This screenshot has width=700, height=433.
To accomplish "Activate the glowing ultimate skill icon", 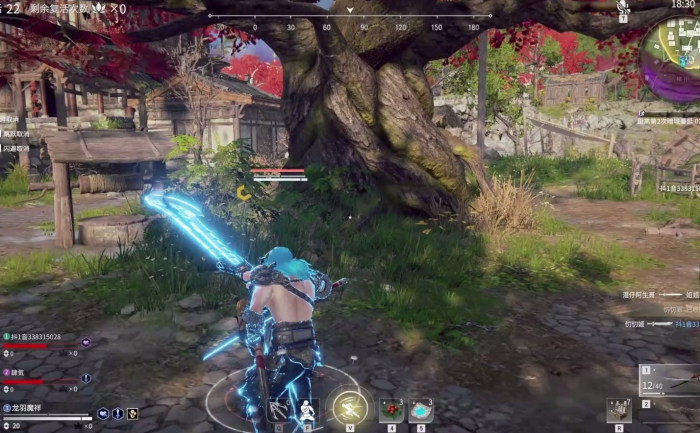I will click(x=350, y=406).
